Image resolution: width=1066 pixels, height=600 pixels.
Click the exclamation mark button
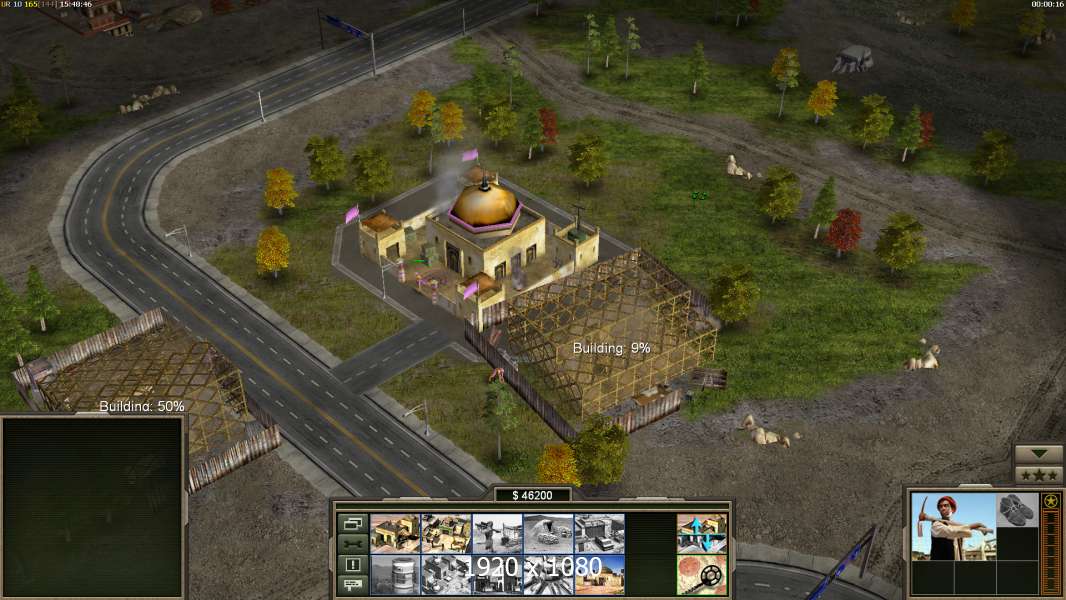352,564
